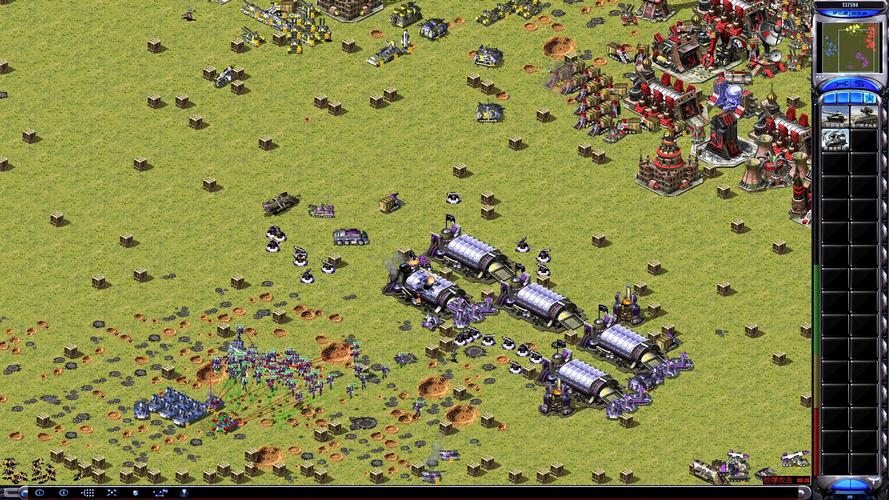Queue the tank unit cameo
Viewport: 889px width, 500px height.
835,116
